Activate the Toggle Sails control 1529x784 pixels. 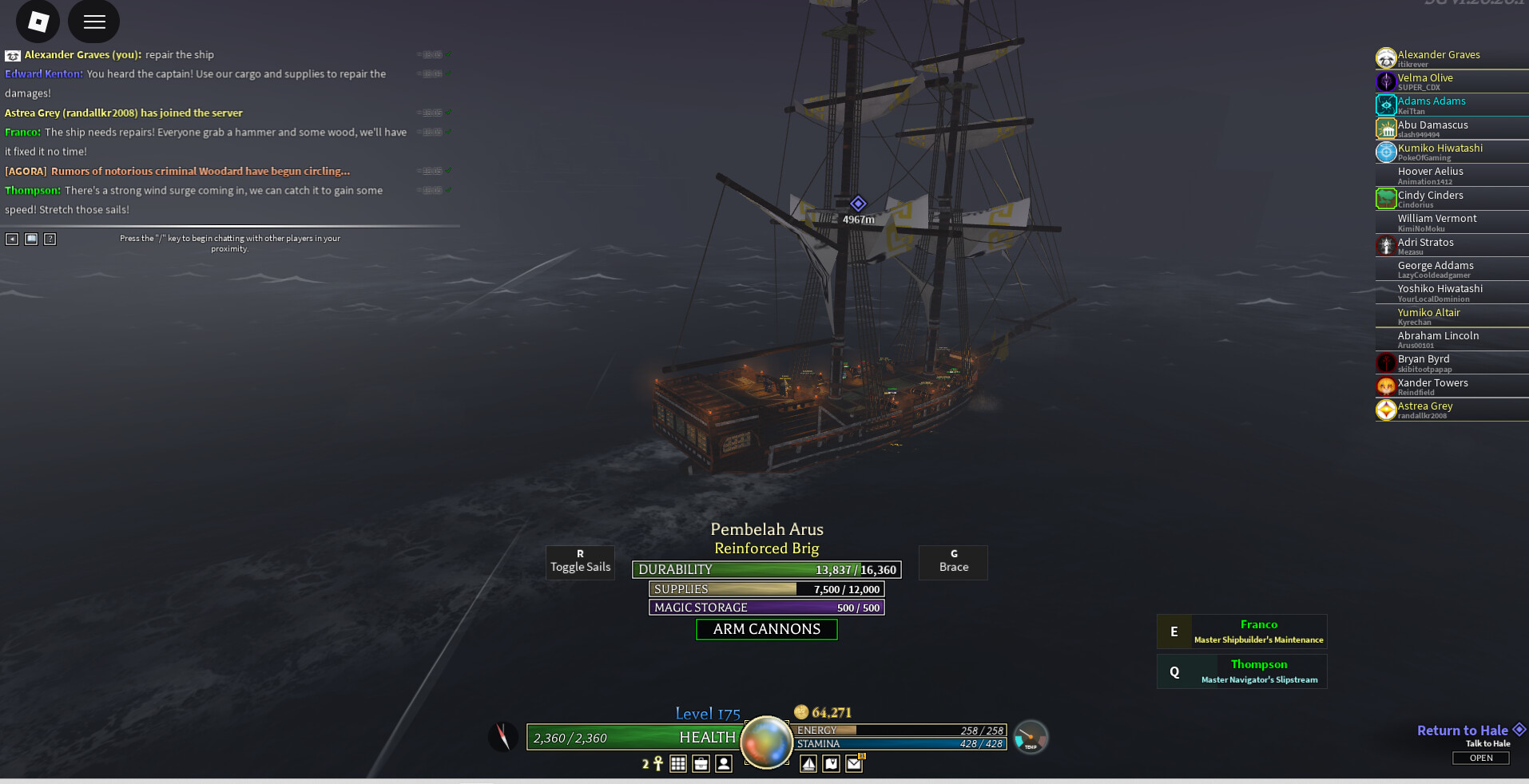[580, 562]
